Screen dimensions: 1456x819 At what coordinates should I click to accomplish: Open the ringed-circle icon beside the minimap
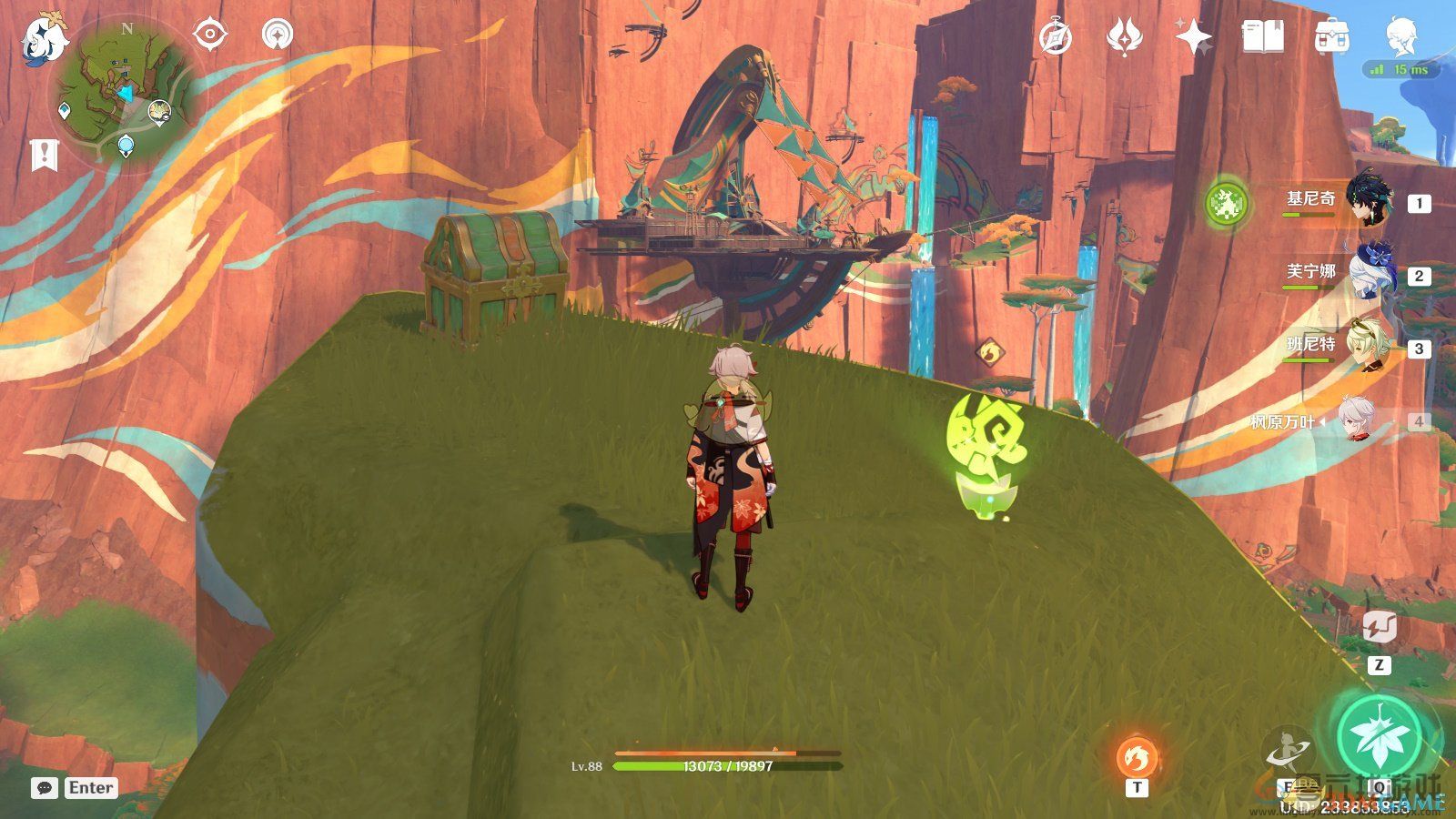pos(278,35)
